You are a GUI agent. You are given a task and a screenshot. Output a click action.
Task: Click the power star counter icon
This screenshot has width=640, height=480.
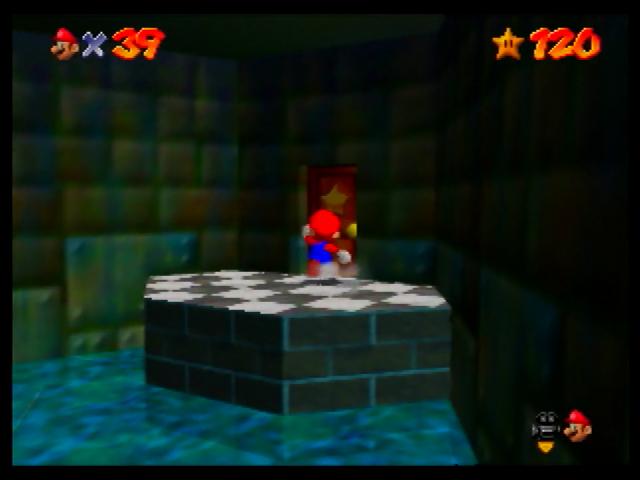tap(507, 43)
